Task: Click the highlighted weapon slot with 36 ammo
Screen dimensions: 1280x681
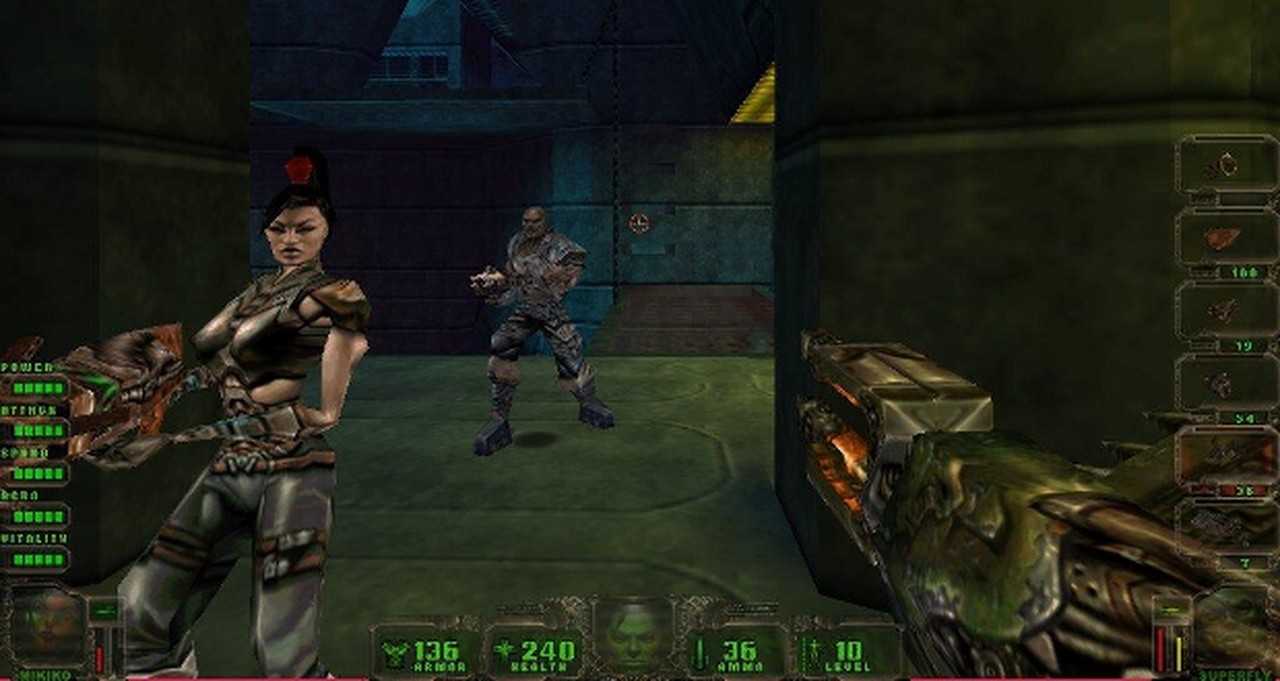Action: tap(1226, 456)
